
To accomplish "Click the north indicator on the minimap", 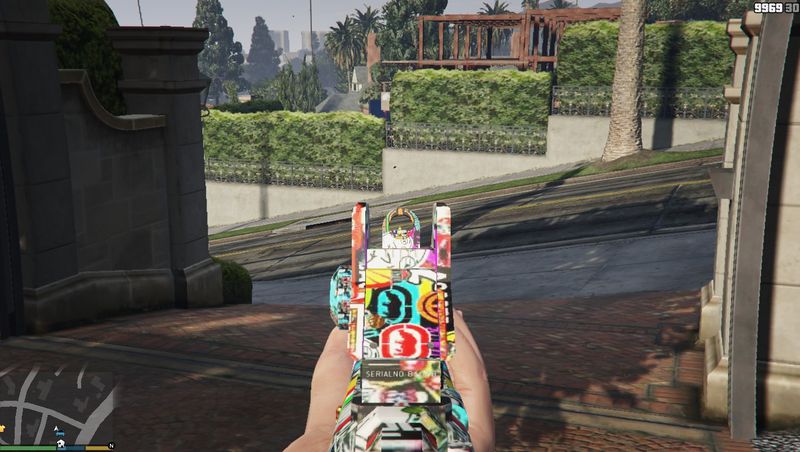I will click(111, 445).
